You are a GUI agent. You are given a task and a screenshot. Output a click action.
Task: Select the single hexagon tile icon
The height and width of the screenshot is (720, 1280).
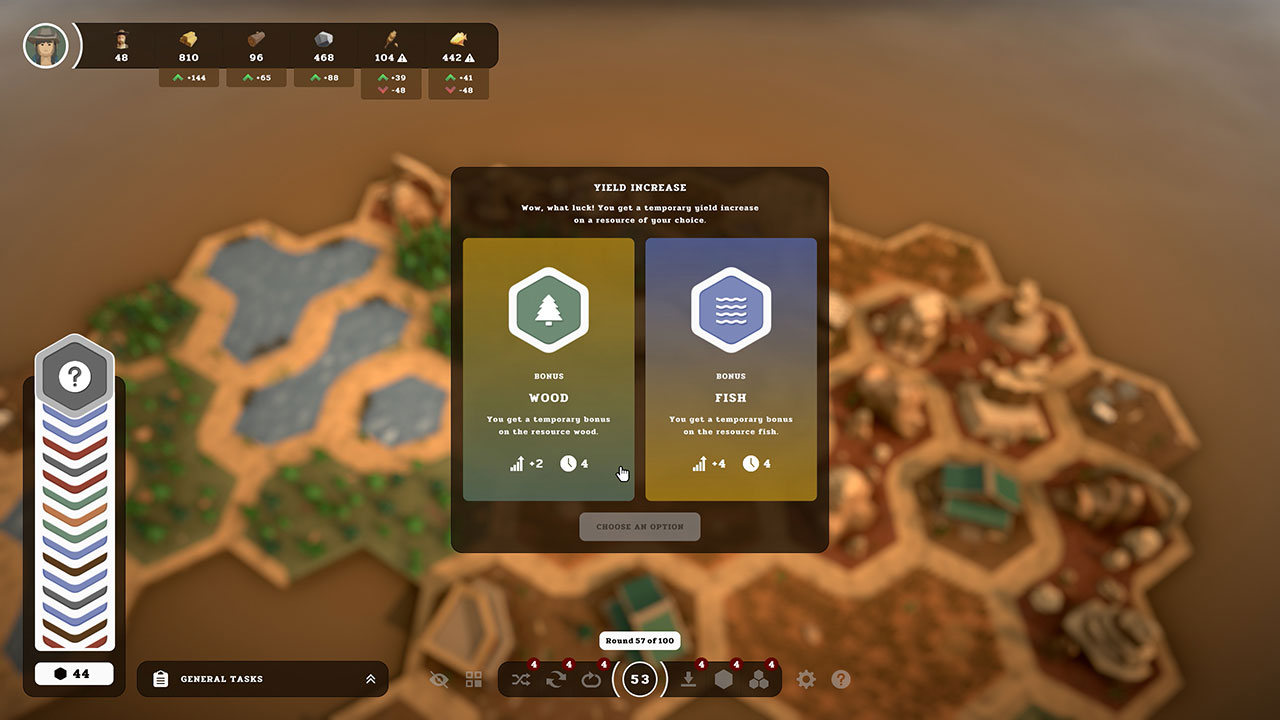(724, 679)
